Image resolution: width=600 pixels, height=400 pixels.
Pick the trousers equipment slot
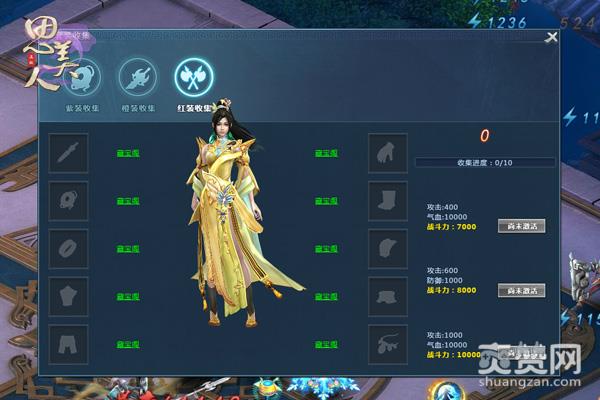[x=69, y=344]
